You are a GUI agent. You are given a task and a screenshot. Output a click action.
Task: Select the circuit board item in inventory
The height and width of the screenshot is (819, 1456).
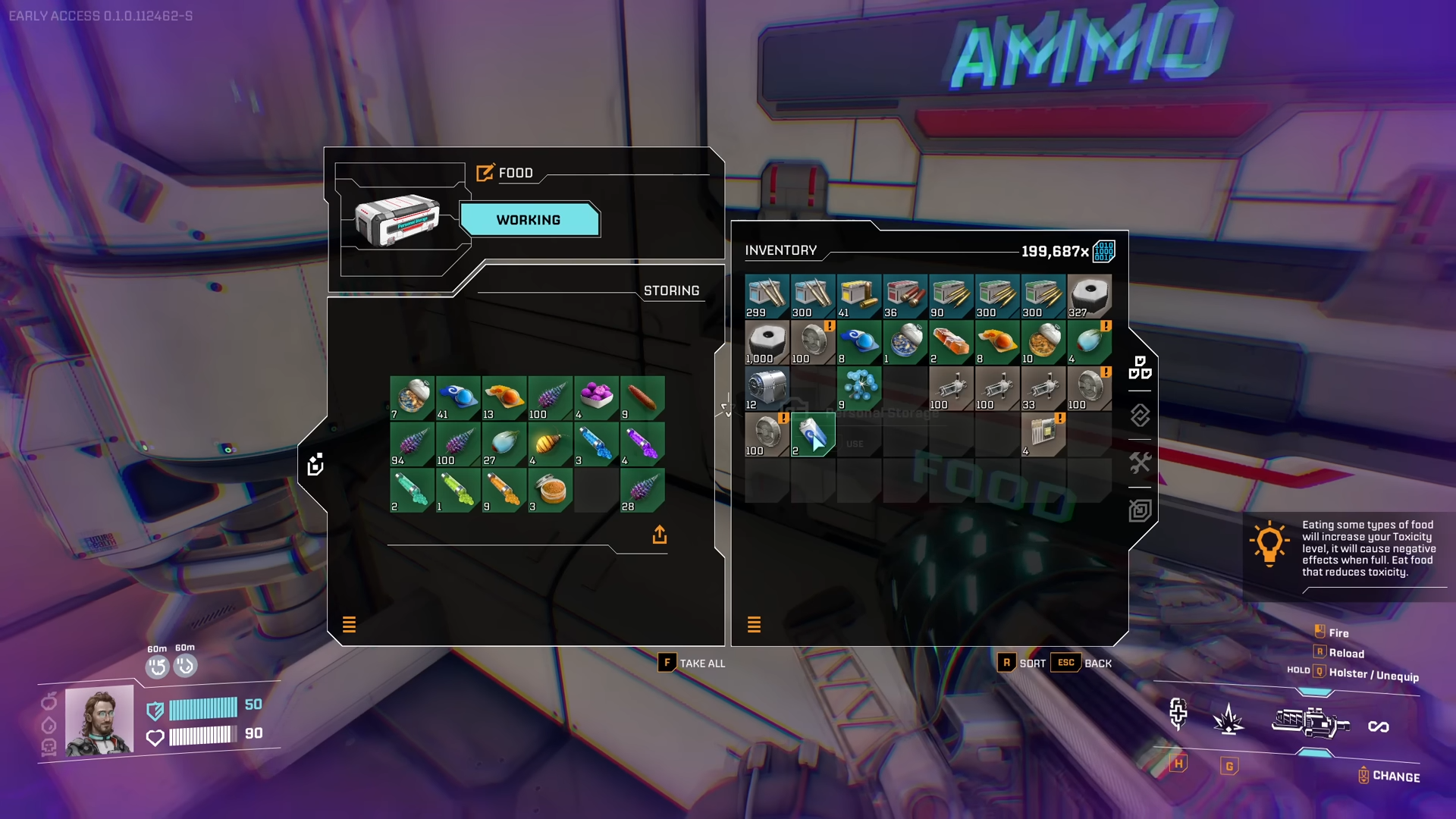coord(1043,435)
